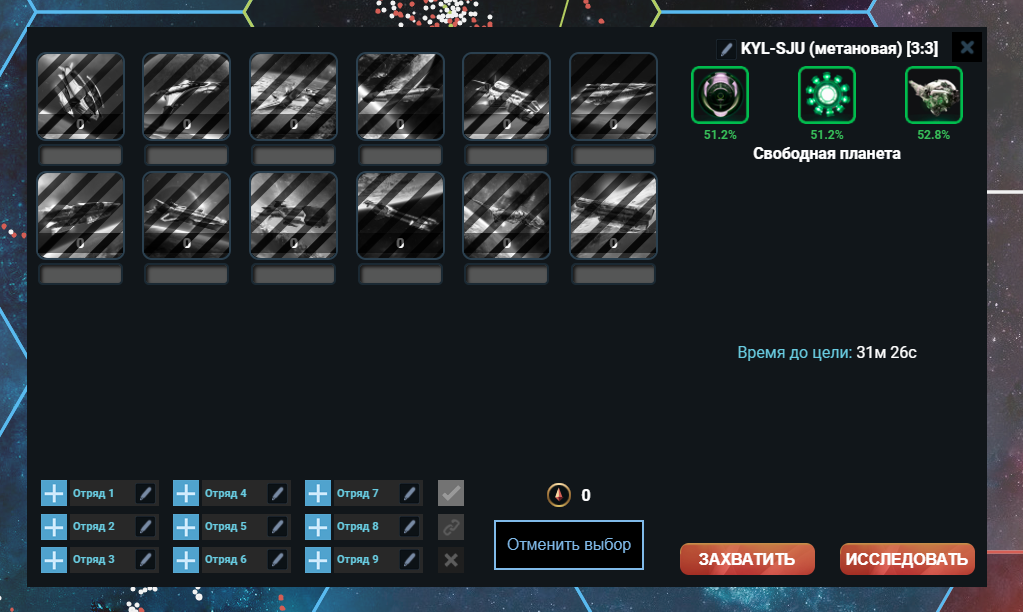1023x612 pixels.
Task: Select the plus button for Отряд 7
Action: click(318, 493)
